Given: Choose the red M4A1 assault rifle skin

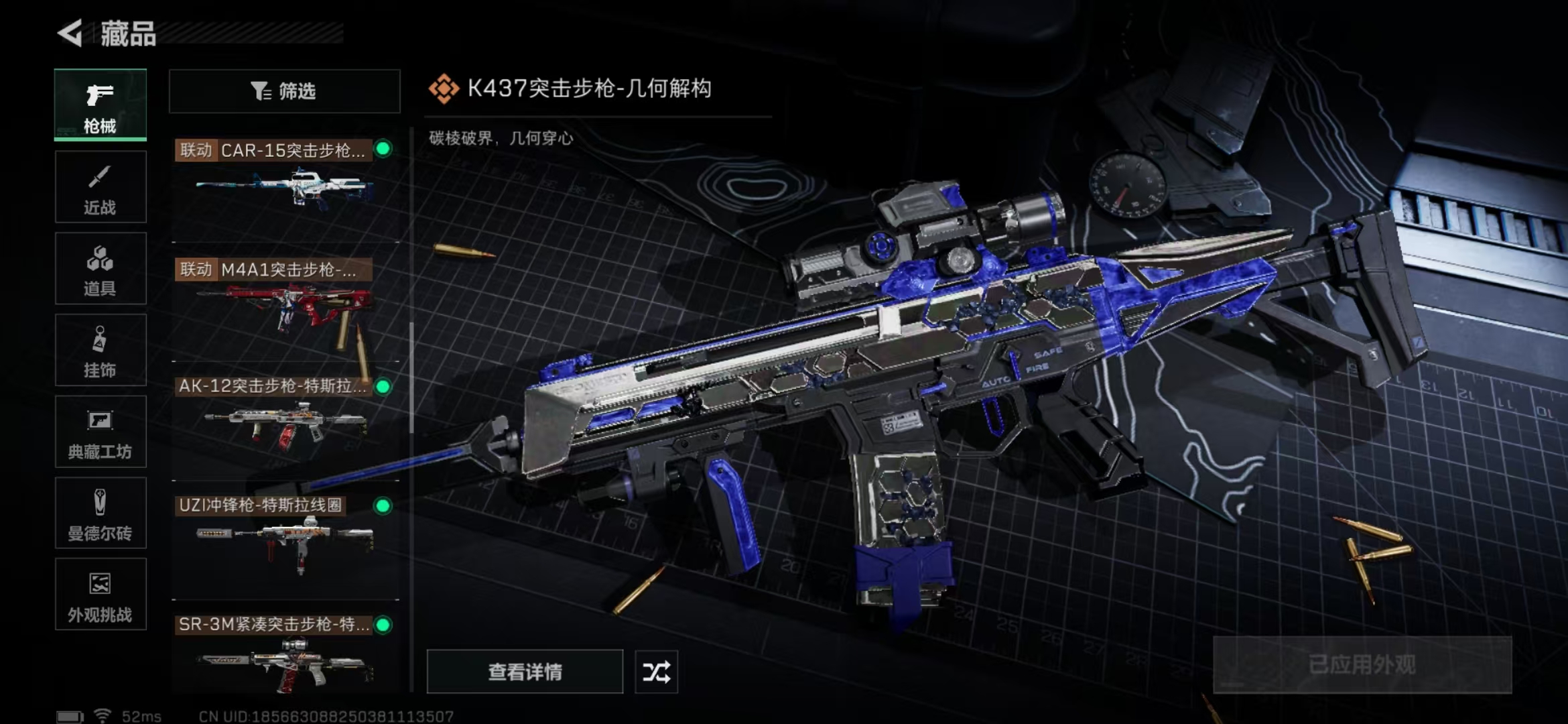Looking at the screenshot, I should [x=284, y=305].
